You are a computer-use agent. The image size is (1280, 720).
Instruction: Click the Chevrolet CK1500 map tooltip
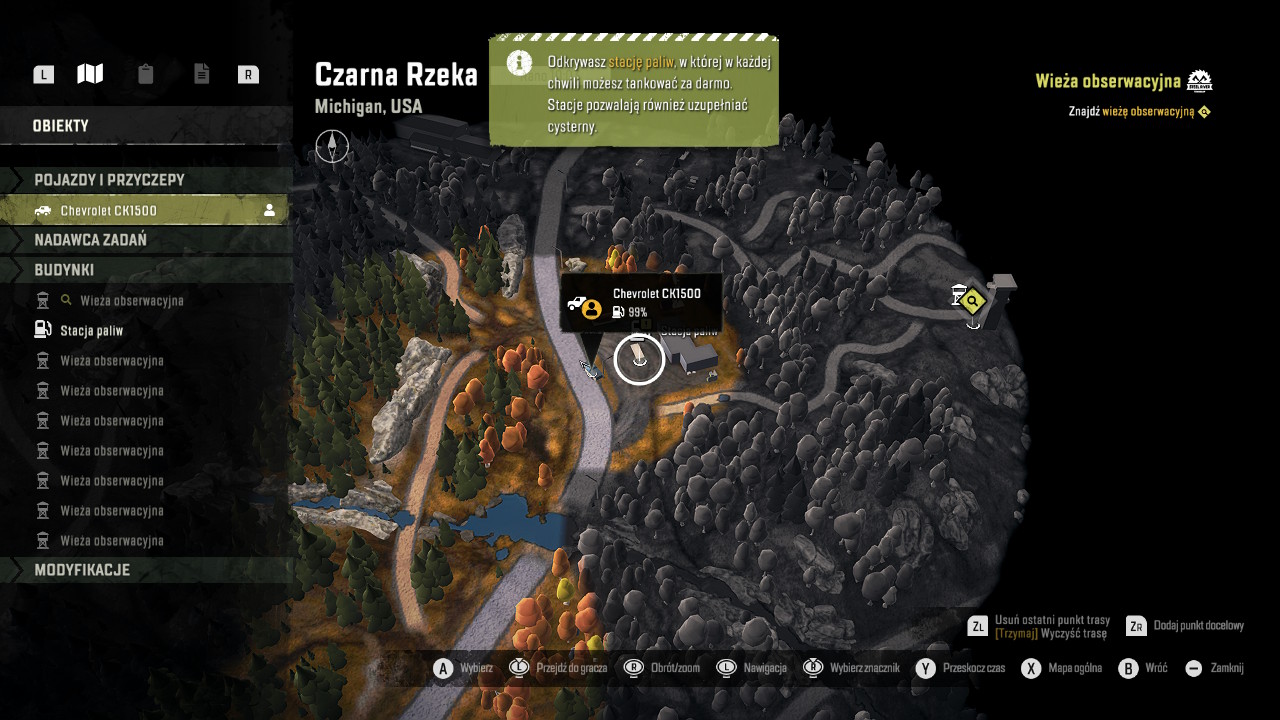(640, 302)
